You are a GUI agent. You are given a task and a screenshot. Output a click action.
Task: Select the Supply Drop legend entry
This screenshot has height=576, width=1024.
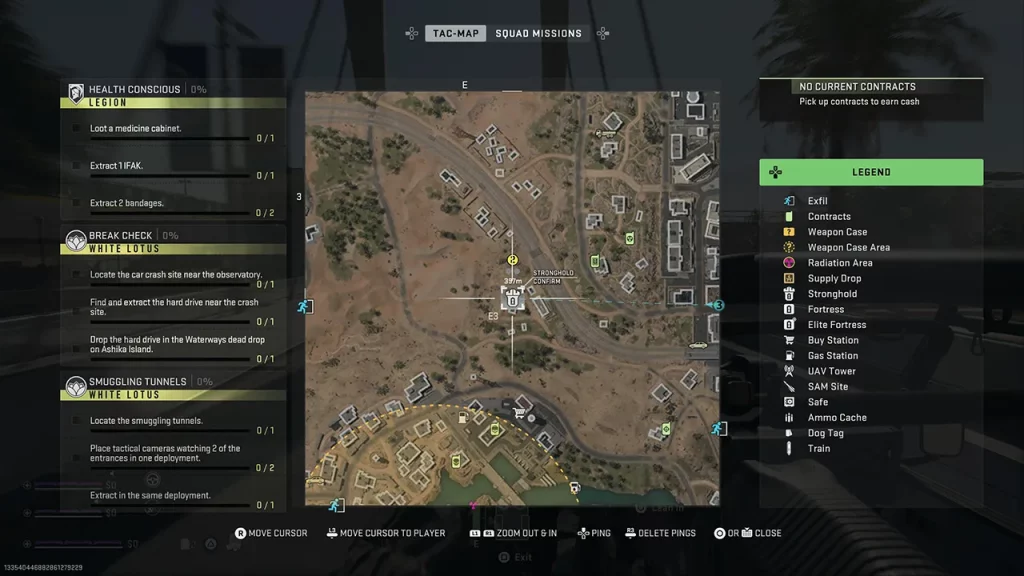(834, 278)
